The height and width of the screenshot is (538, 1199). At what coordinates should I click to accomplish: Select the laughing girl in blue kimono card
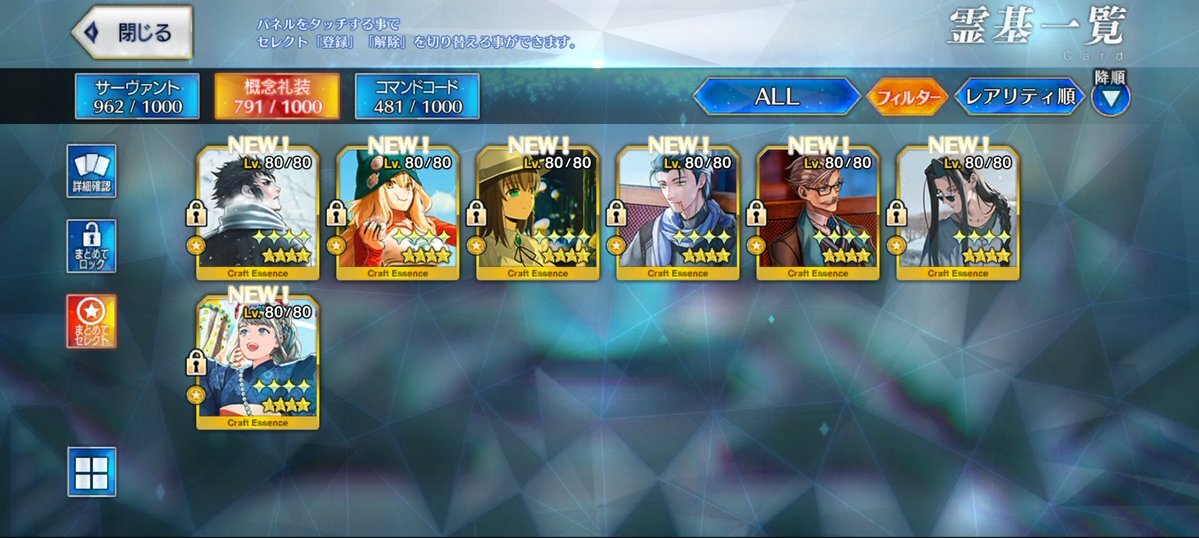click(x=258, y=363)
